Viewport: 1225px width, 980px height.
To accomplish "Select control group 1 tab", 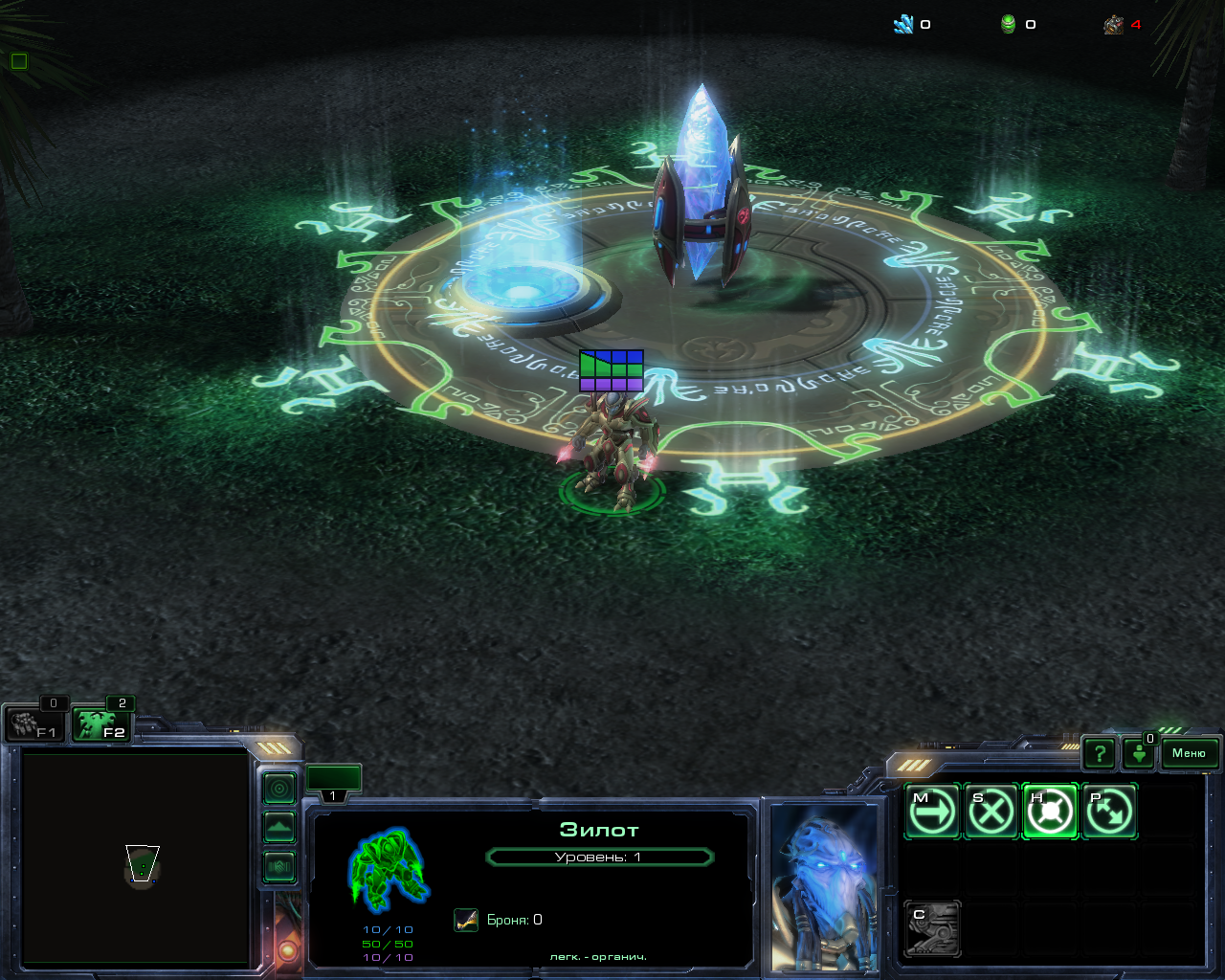I will click(x=333, y=781).
